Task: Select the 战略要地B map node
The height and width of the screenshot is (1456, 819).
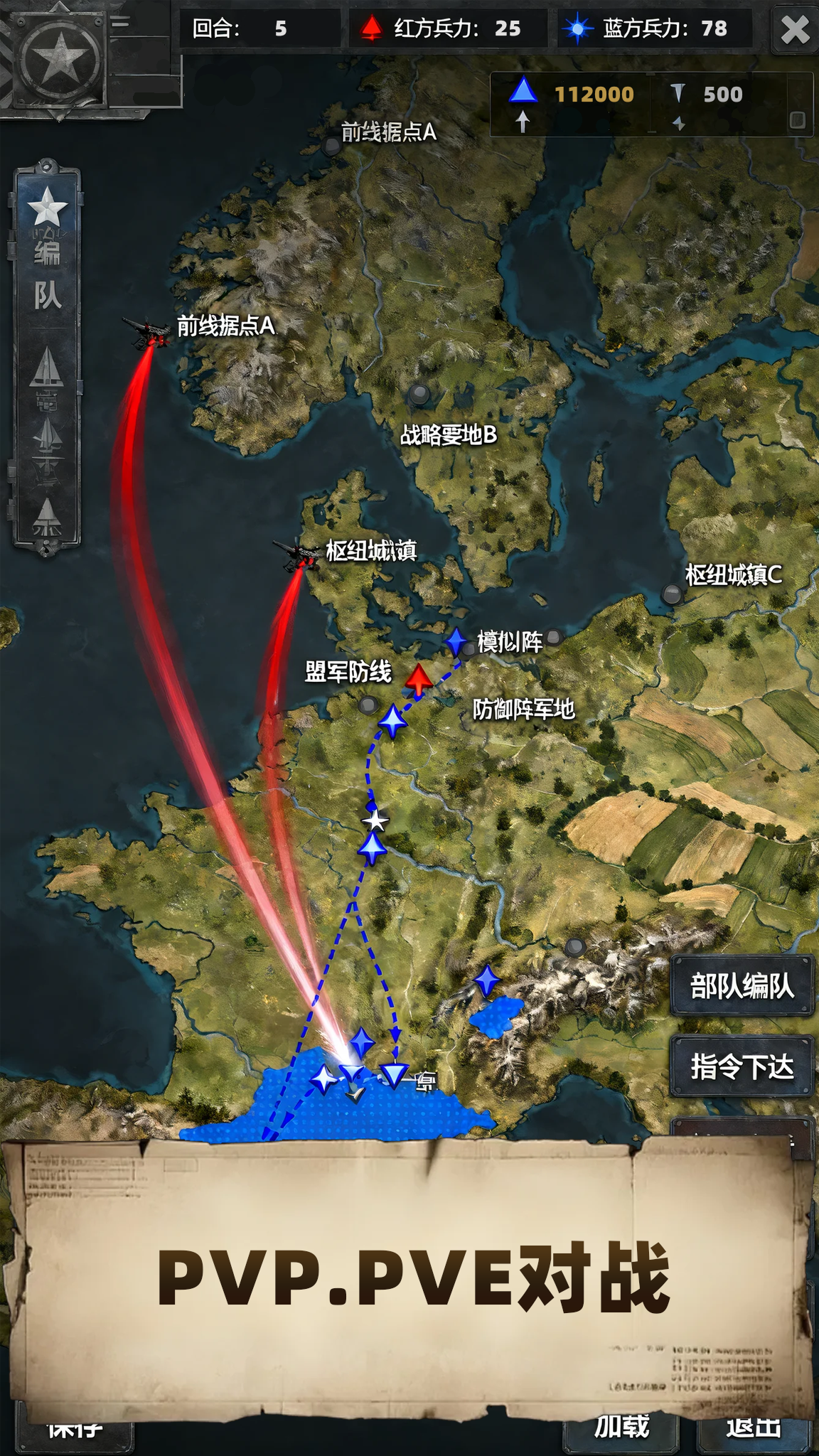Action: click(419, 393)
